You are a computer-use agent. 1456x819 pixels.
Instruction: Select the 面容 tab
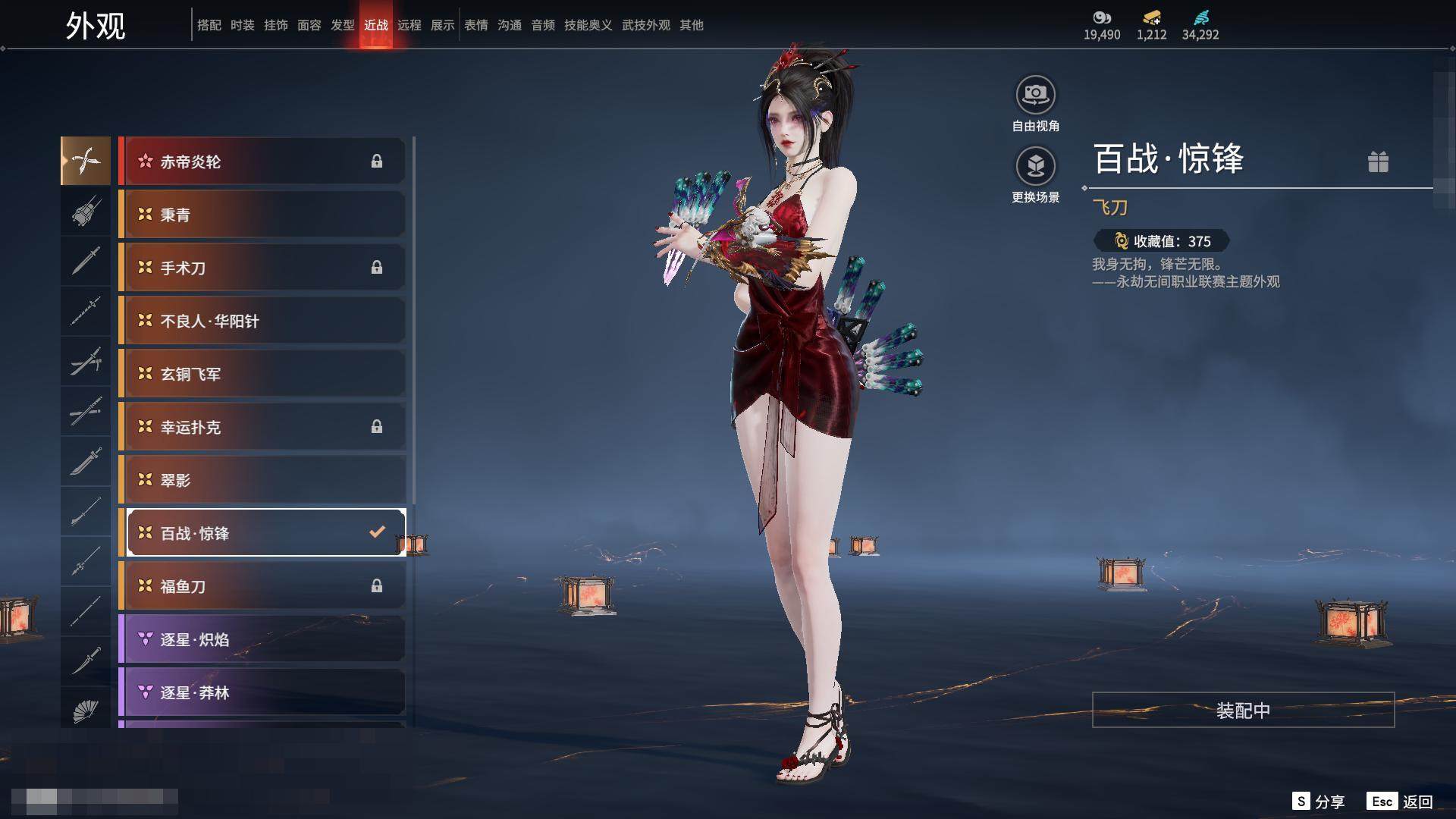click(309, 25)
